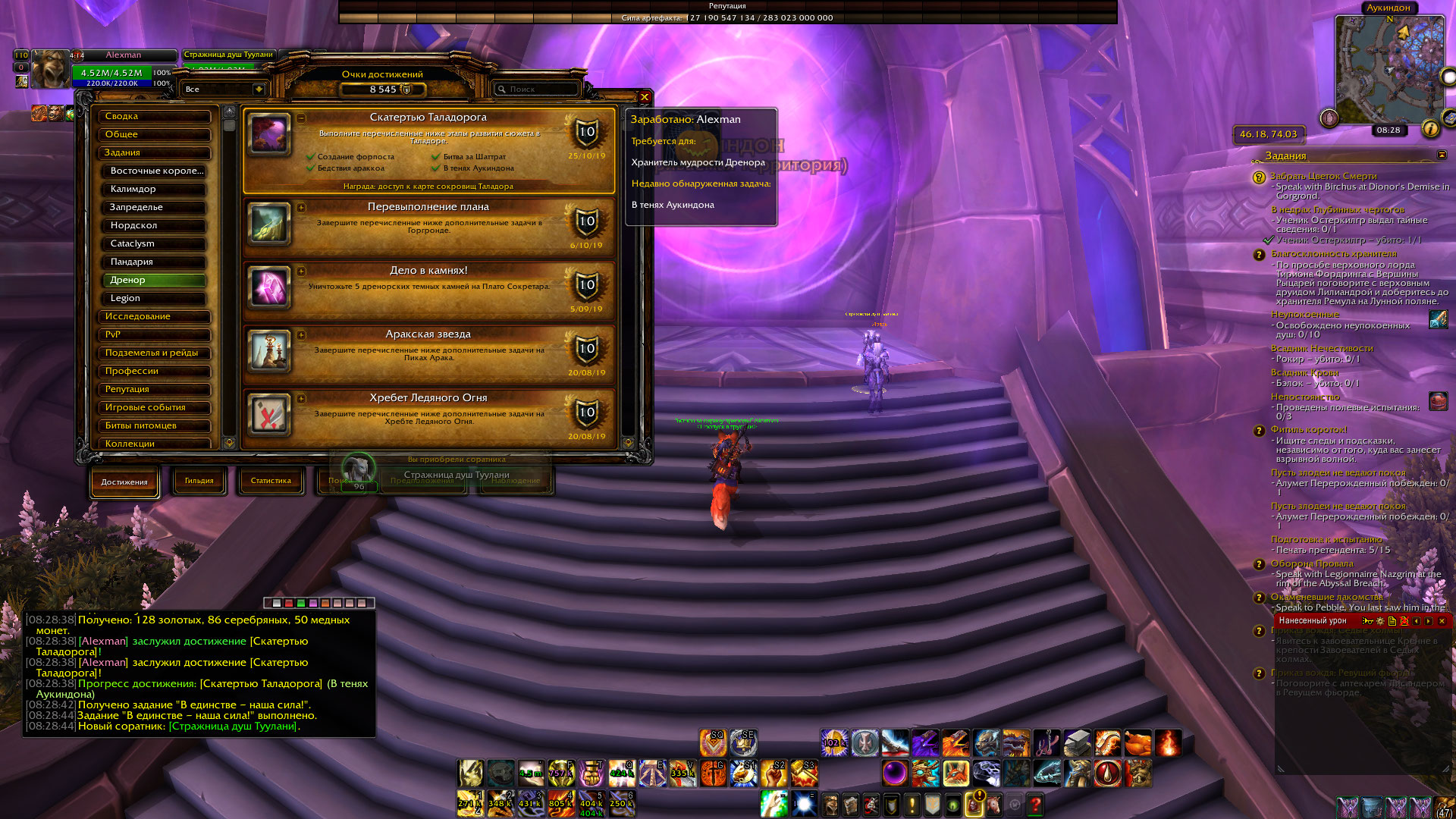Click the achievement search field

538,89
